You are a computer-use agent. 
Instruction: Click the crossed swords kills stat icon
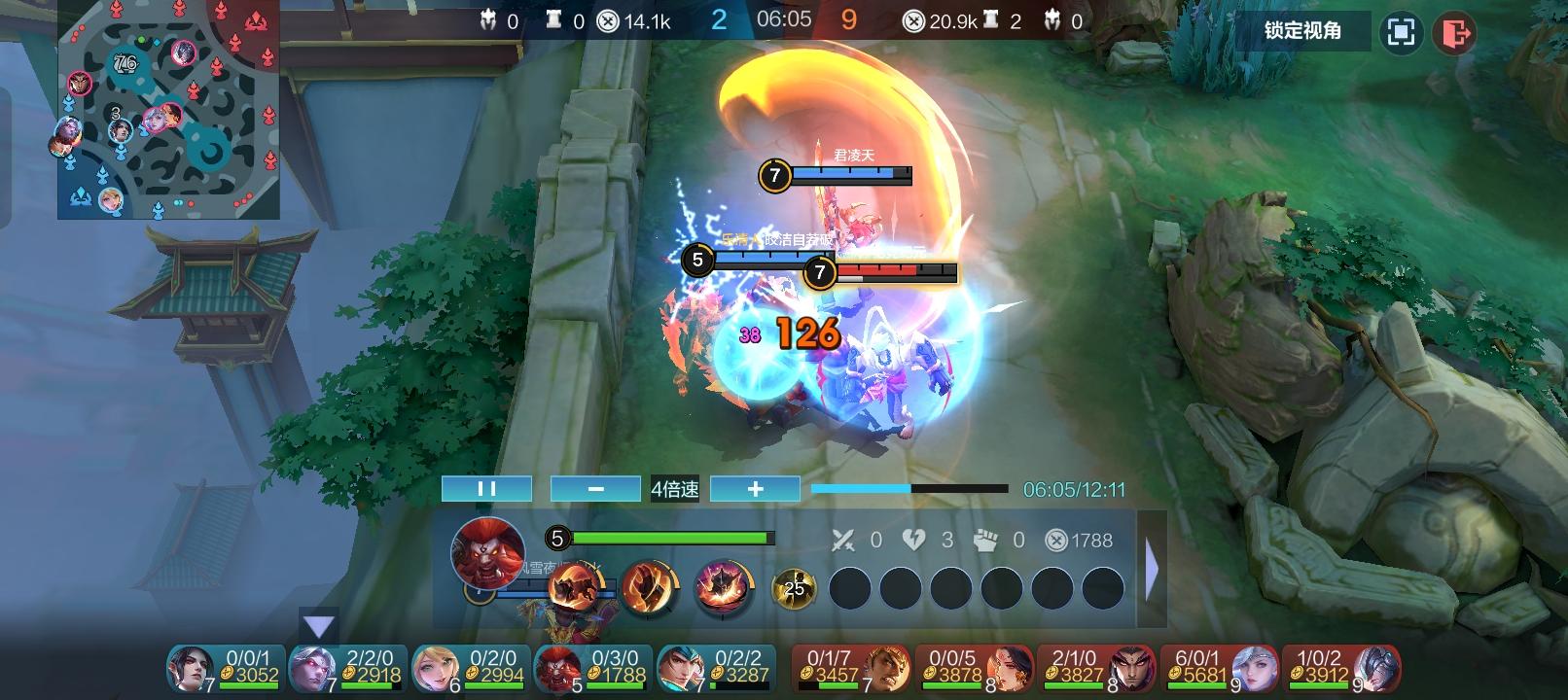846,542
